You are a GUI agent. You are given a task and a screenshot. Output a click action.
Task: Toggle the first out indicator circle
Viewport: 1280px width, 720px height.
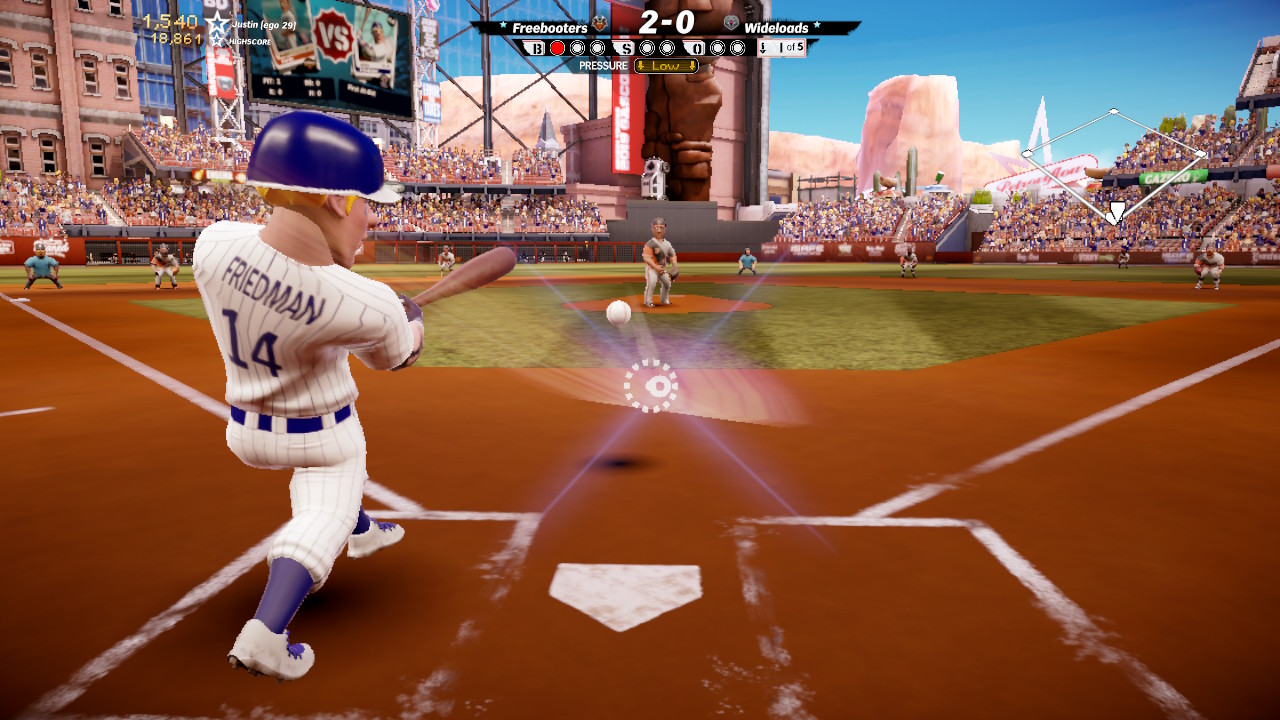click(719, 47)
